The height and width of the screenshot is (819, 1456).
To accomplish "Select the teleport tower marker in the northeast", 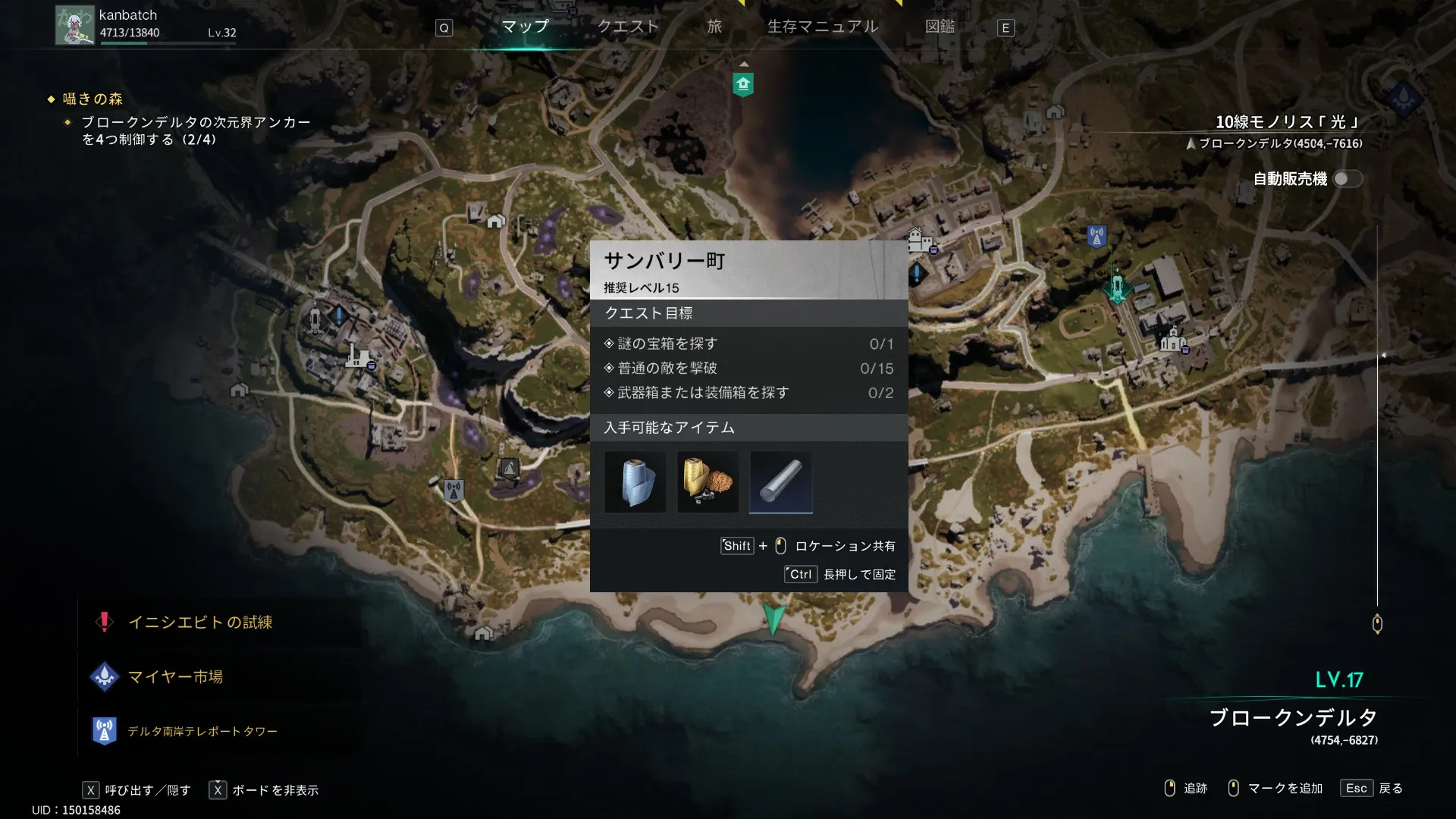I will point(1097,237).
